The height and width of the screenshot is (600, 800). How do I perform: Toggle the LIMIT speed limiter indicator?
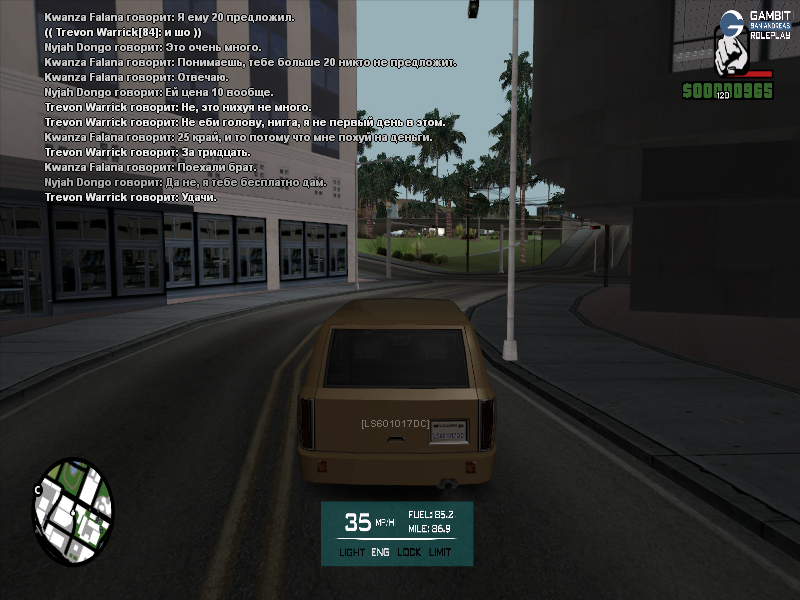point(440,552)
